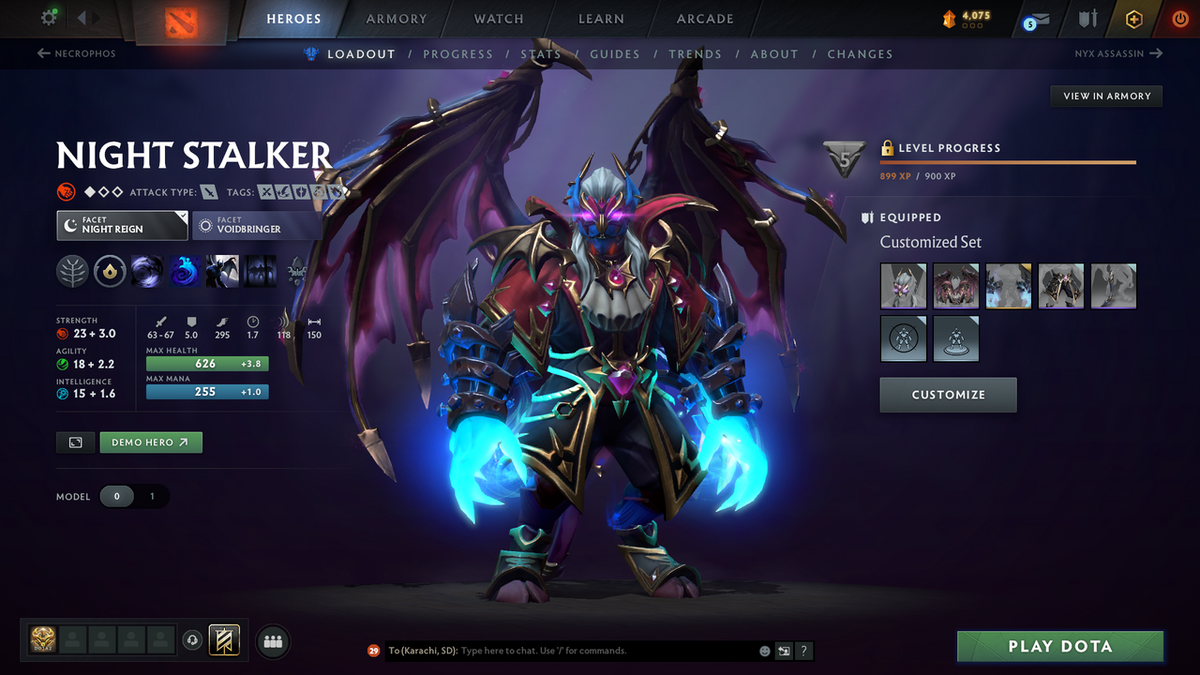Image resolution: width=1200 pixels, height=675 pixels.
Task: Go to previous hero Necrophos
Action: (x=77, y=54)
